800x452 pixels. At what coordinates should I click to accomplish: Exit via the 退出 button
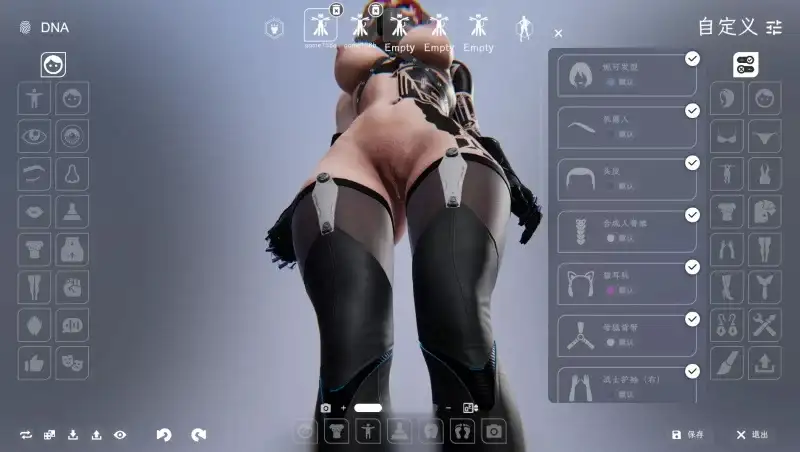pyautogui.click(x=752, y=435)
